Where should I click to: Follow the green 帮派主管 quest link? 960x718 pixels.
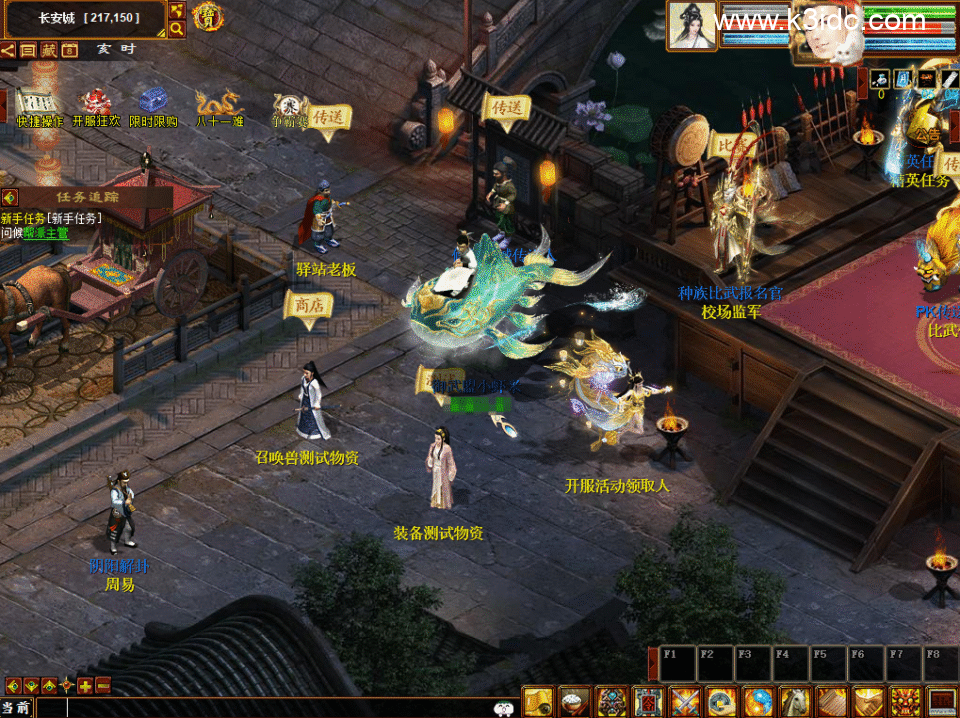pyautogui.click(x=47, y=232)
